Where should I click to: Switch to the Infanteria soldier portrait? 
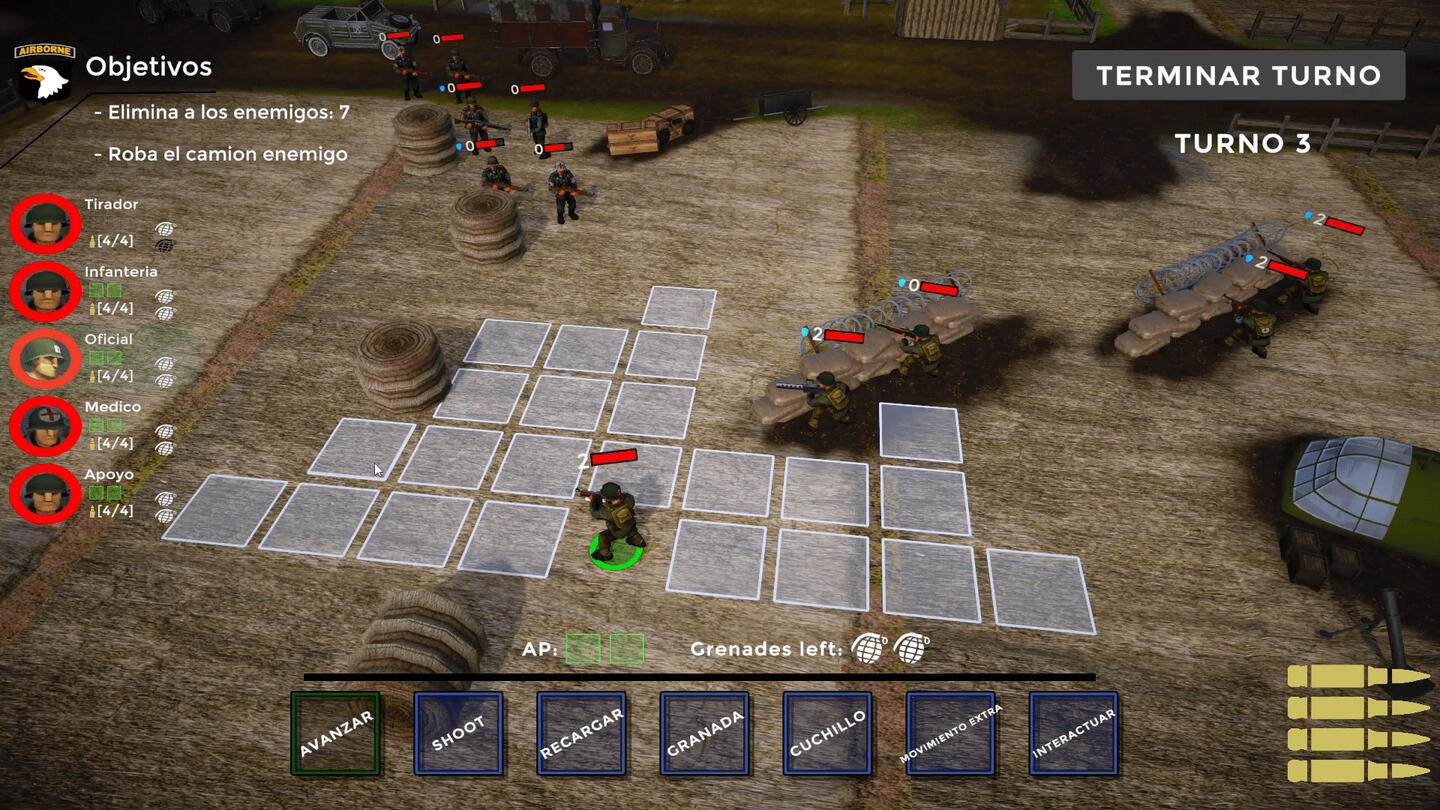(46, 291)
